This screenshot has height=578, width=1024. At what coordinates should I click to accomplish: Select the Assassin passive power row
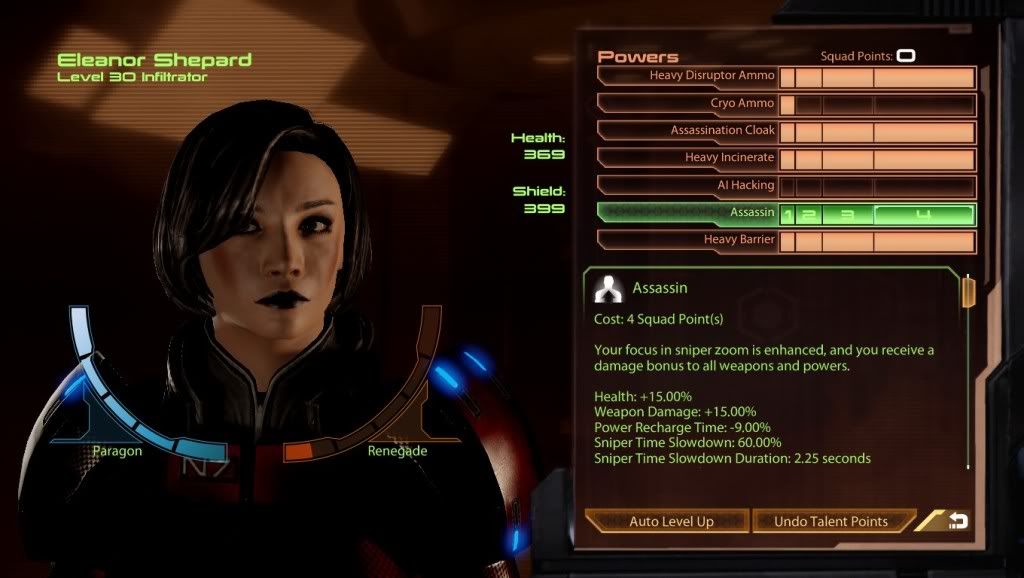click(688, 212)
